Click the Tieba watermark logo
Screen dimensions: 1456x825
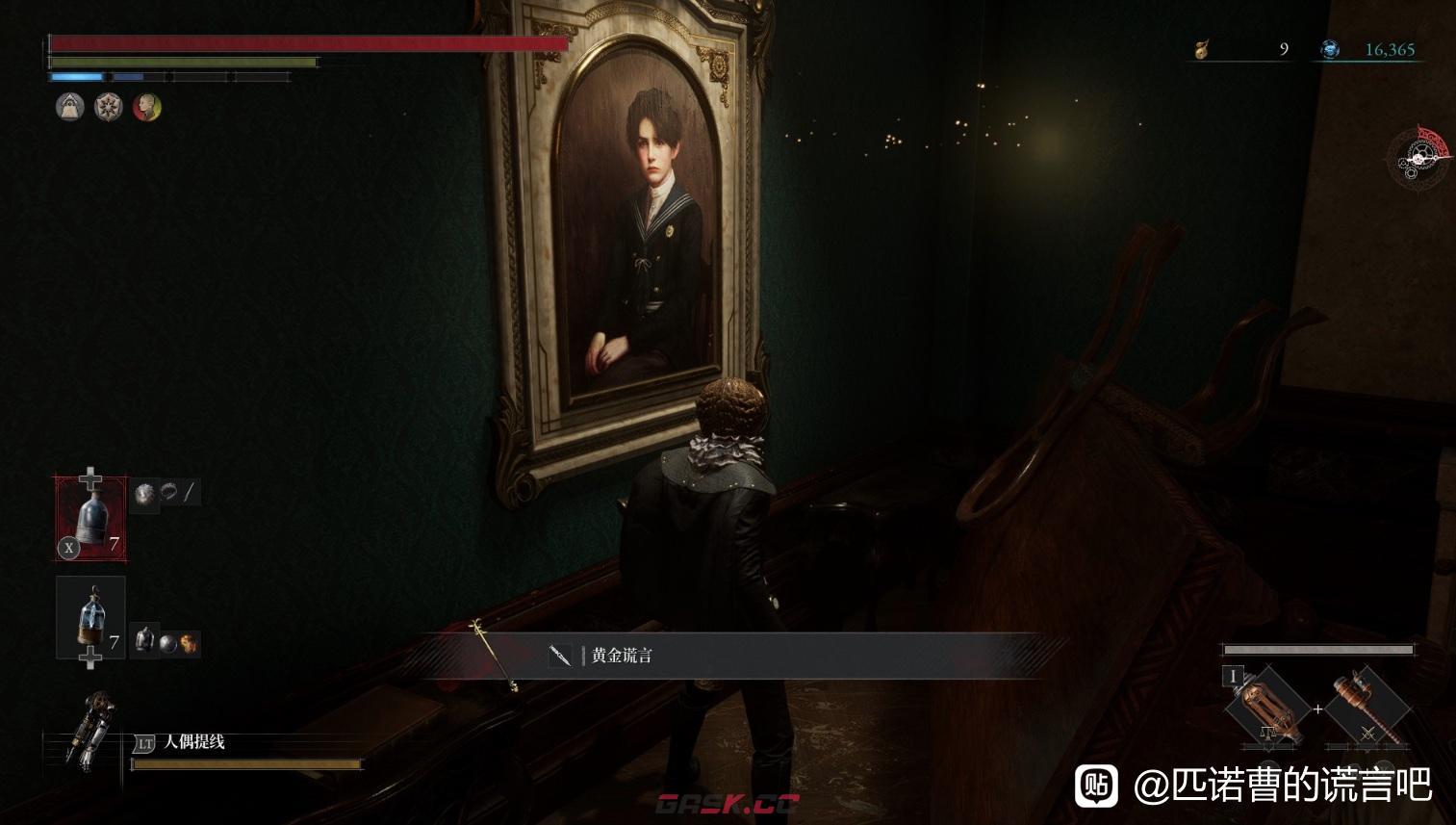[1096, 785]
